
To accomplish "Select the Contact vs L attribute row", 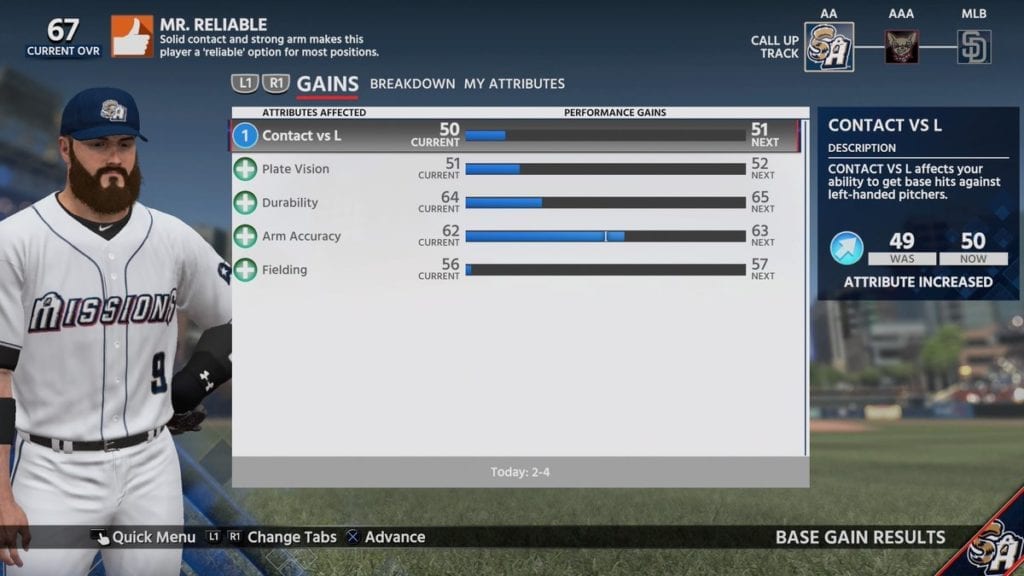I will pyautogui.click(x=515, y=135).
